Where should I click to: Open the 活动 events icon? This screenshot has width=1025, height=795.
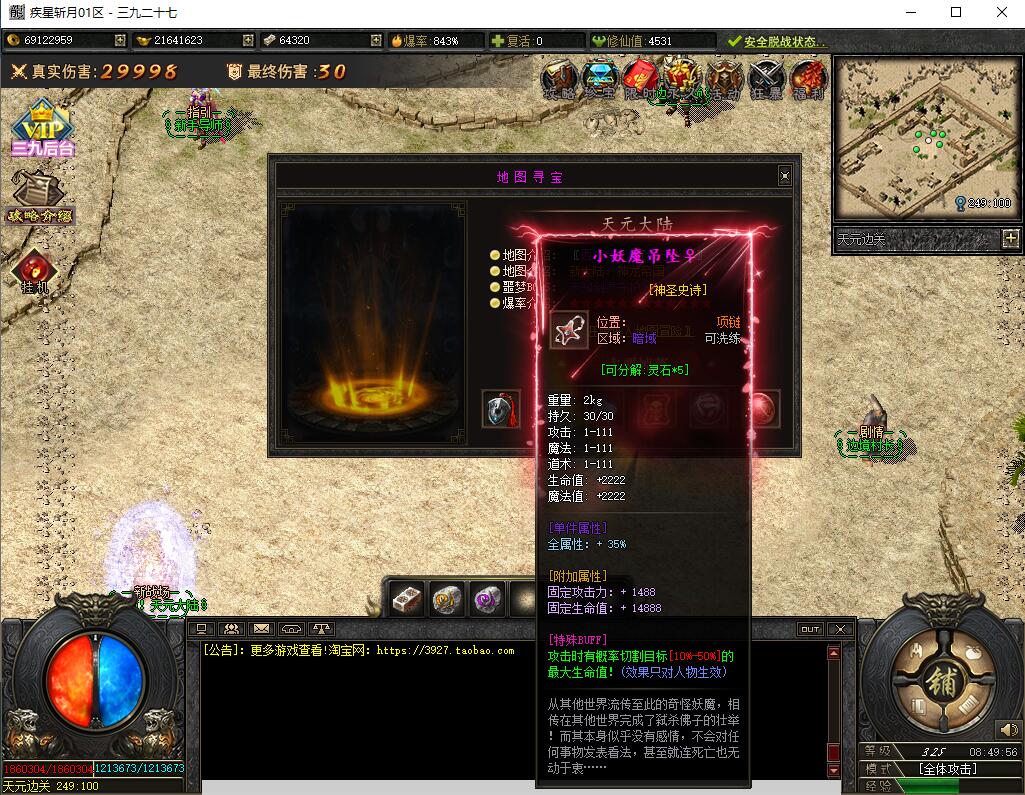(x=724, y=78)
